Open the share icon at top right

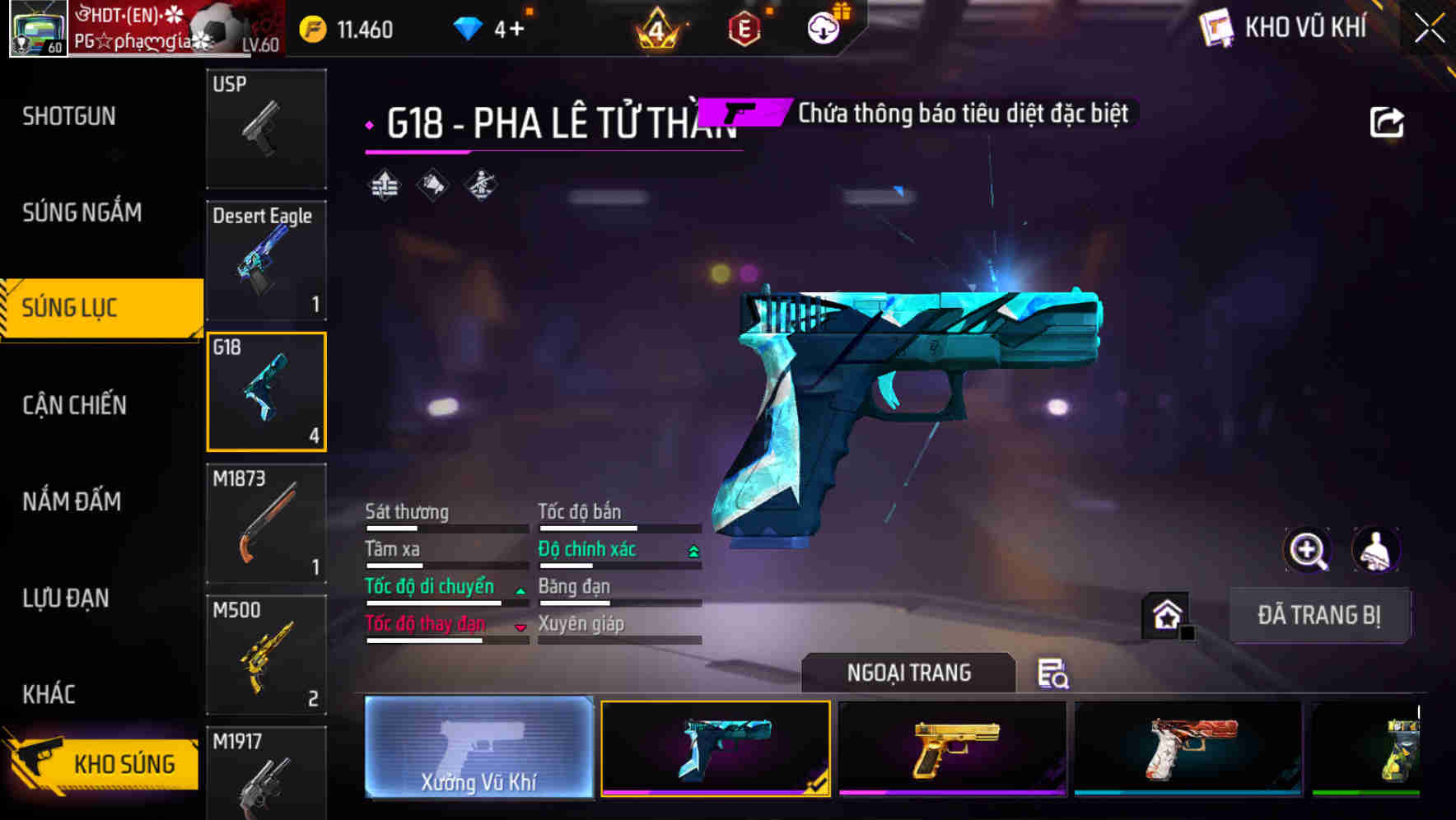click(1388, 120)
